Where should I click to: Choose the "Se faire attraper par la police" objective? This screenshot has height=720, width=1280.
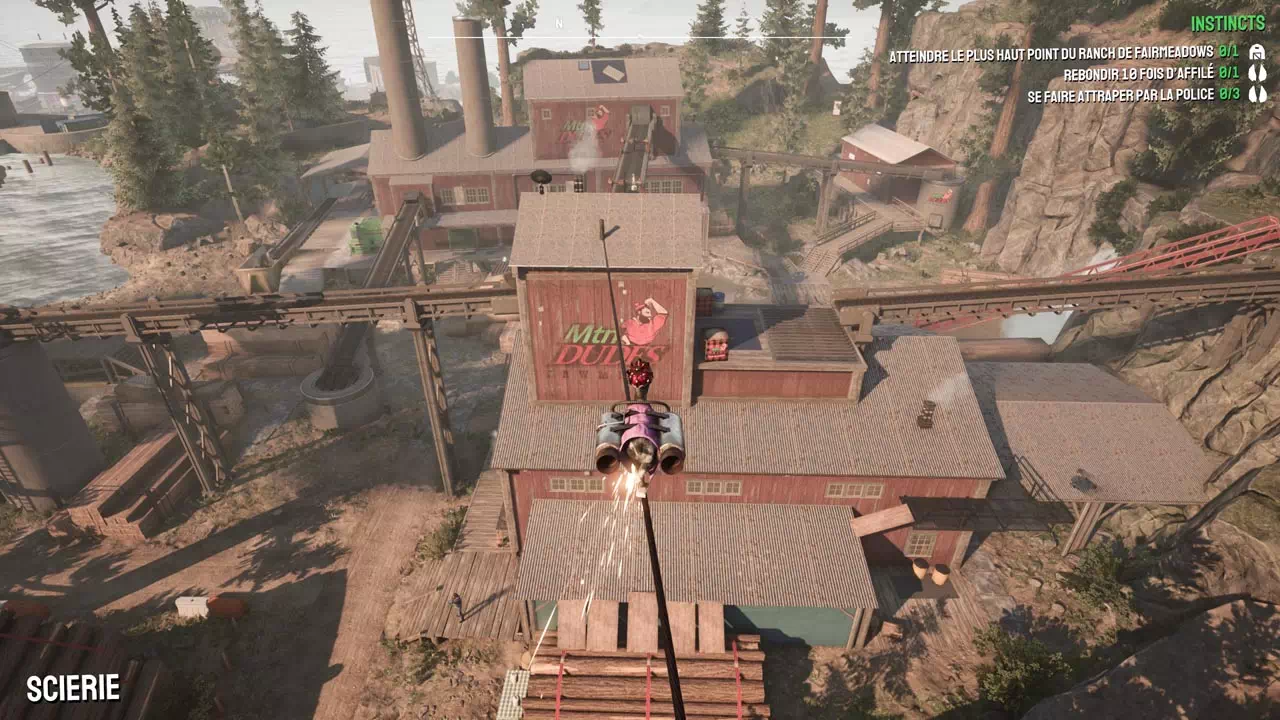1120,95
